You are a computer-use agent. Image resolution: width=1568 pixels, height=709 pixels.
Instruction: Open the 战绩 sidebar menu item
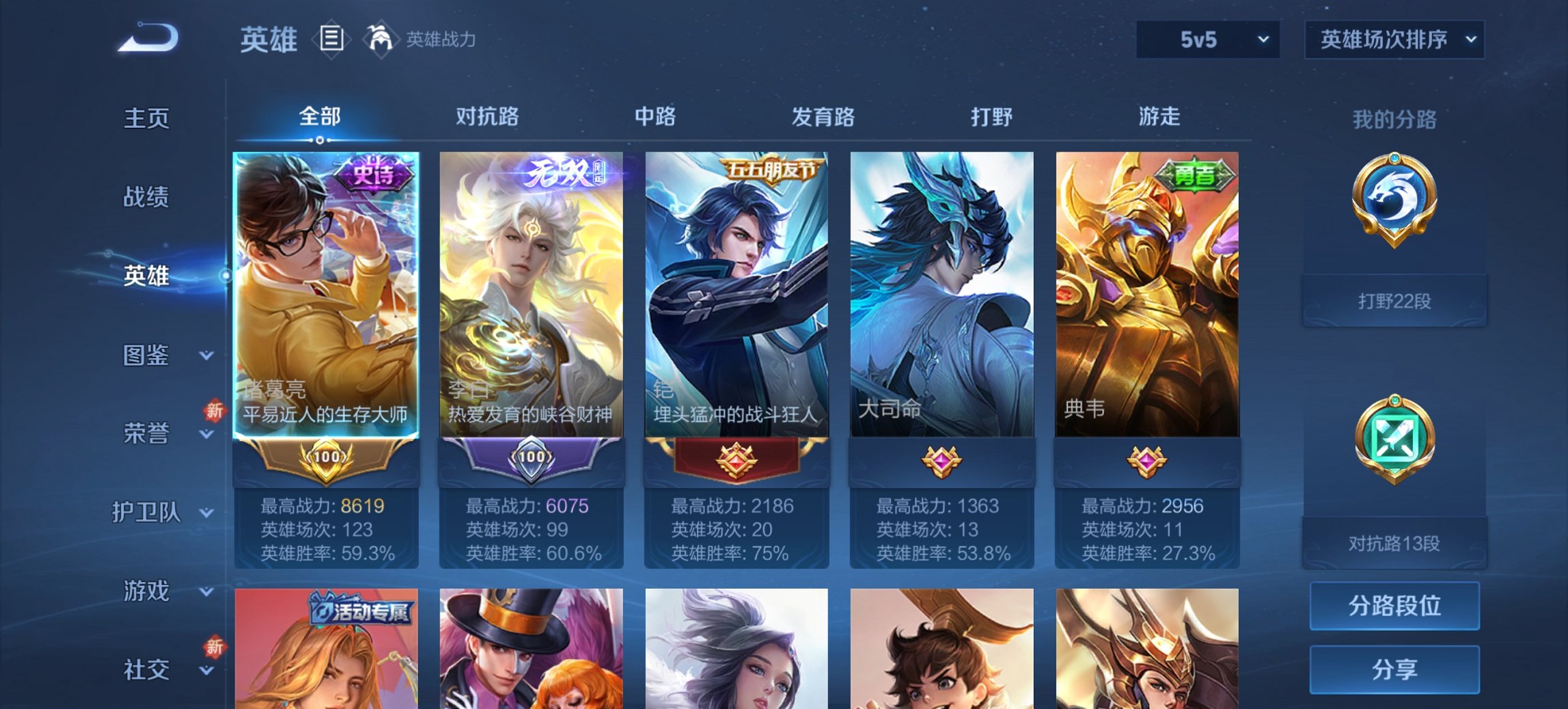[146, 197]
